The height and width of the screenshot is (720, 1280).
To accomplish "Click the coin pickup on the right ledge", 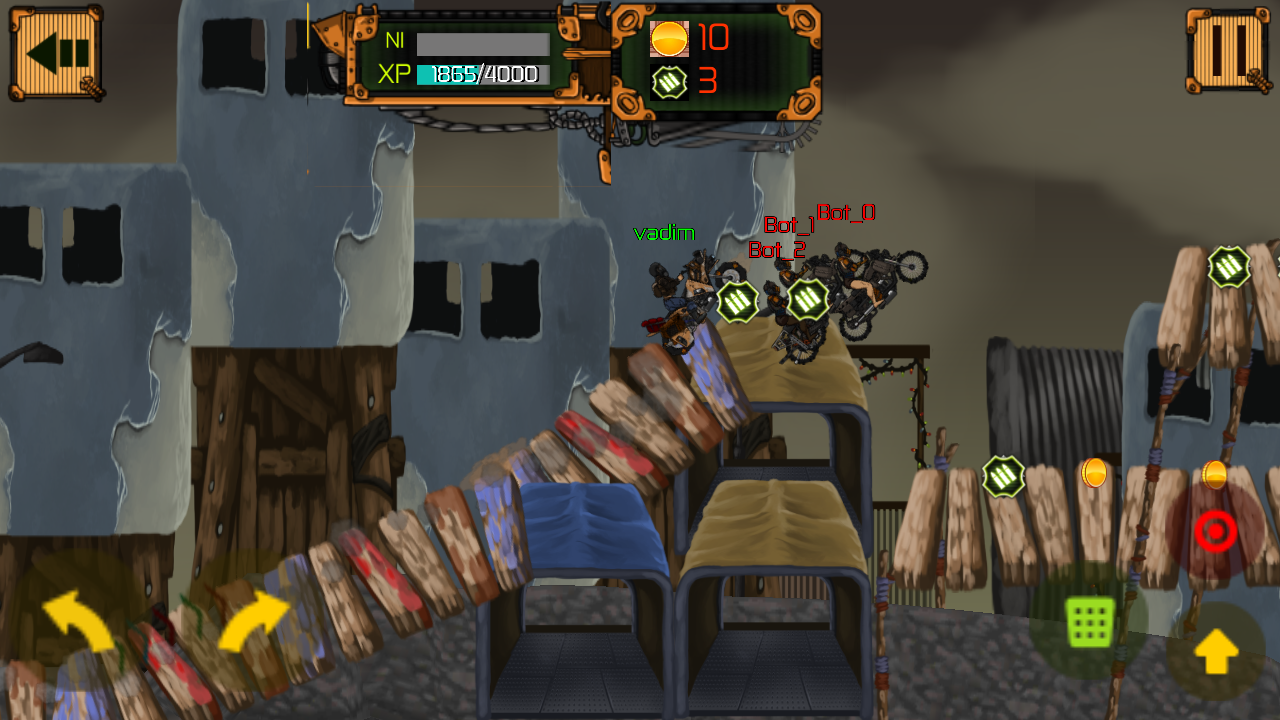I will point(1092,475).
